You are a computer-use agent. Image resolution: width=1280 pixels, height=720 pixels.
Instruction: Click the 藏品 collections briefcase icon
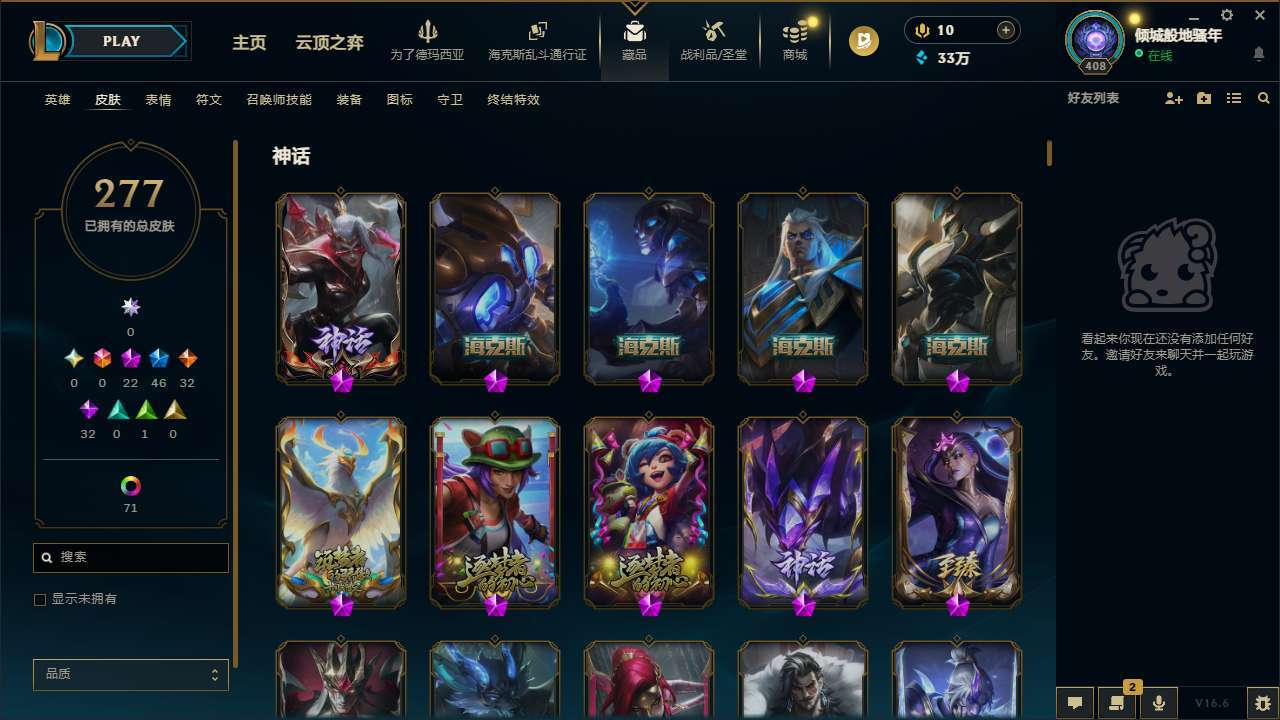pos(636,30)
